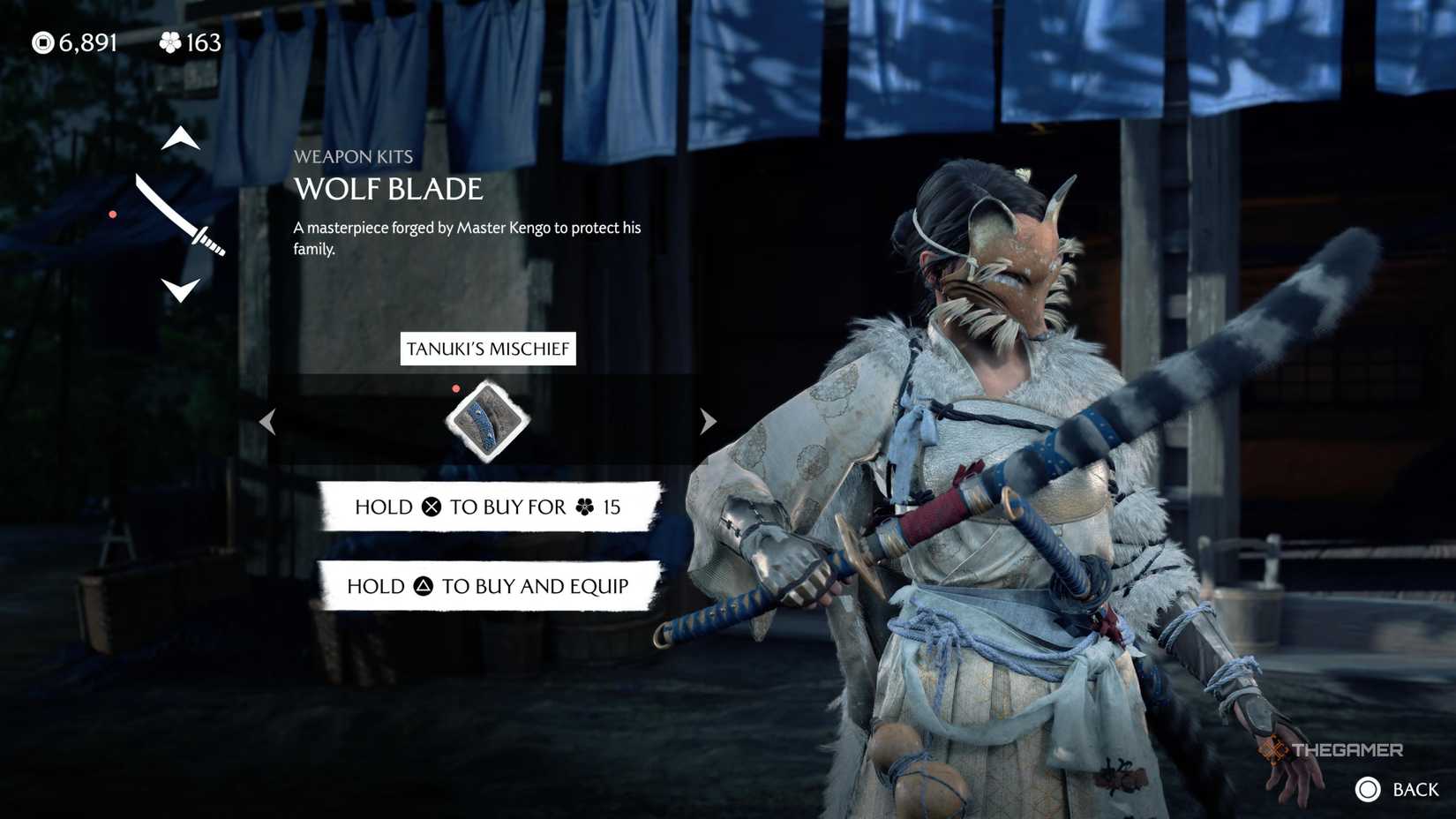Image resolution: width=1456 pixels, height=819 pixels.
Task: Select the Tanuki's Mischief weapon kit icon
Action: [486, 422]
